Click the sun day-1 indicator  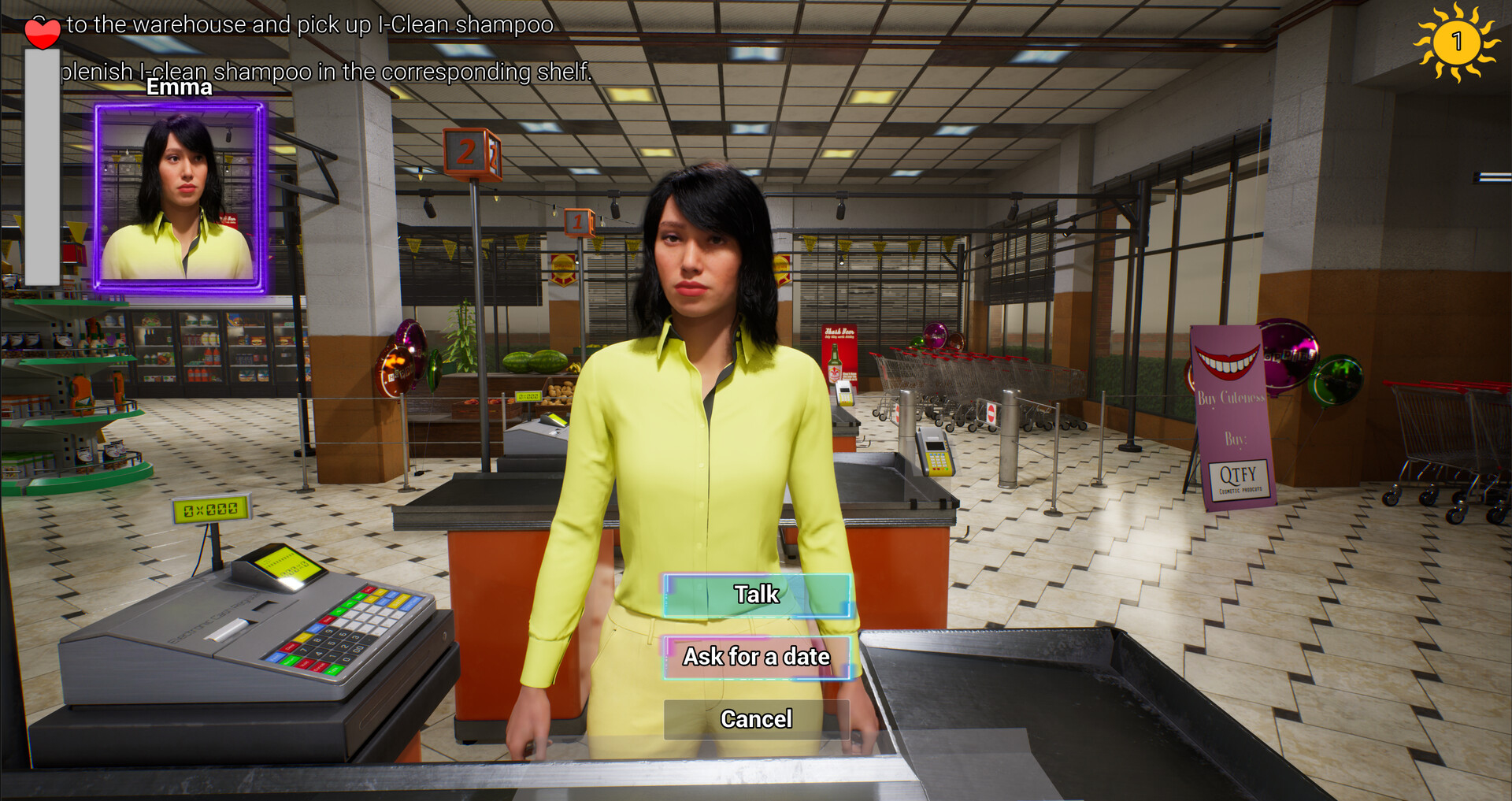(1458, 41)
